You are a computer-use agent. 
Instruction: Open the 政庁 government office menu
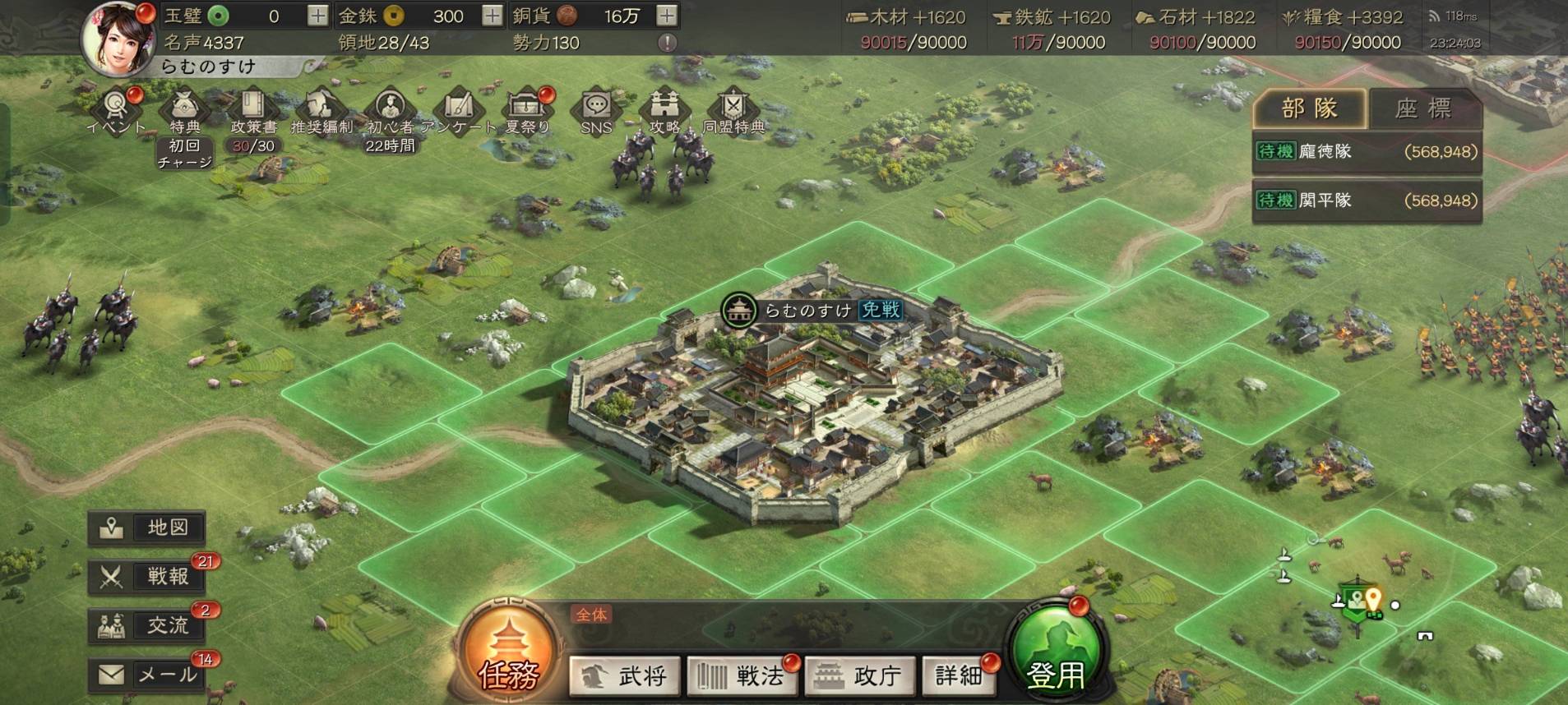click(859, 675)
